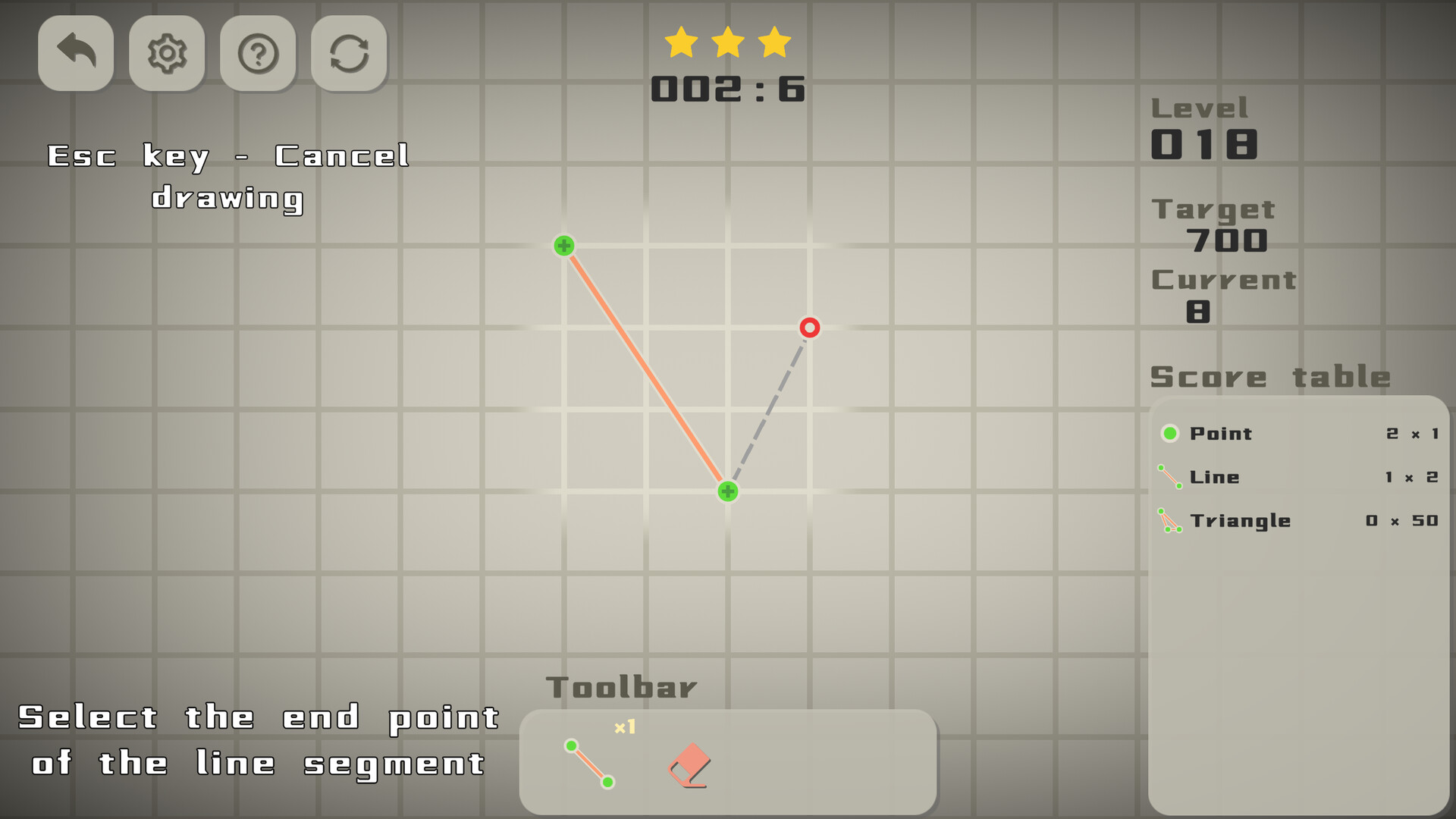Open the settings gear menu
This screenshot has width=1456, height=819.
pyautogui.click(x=167, y=53)
